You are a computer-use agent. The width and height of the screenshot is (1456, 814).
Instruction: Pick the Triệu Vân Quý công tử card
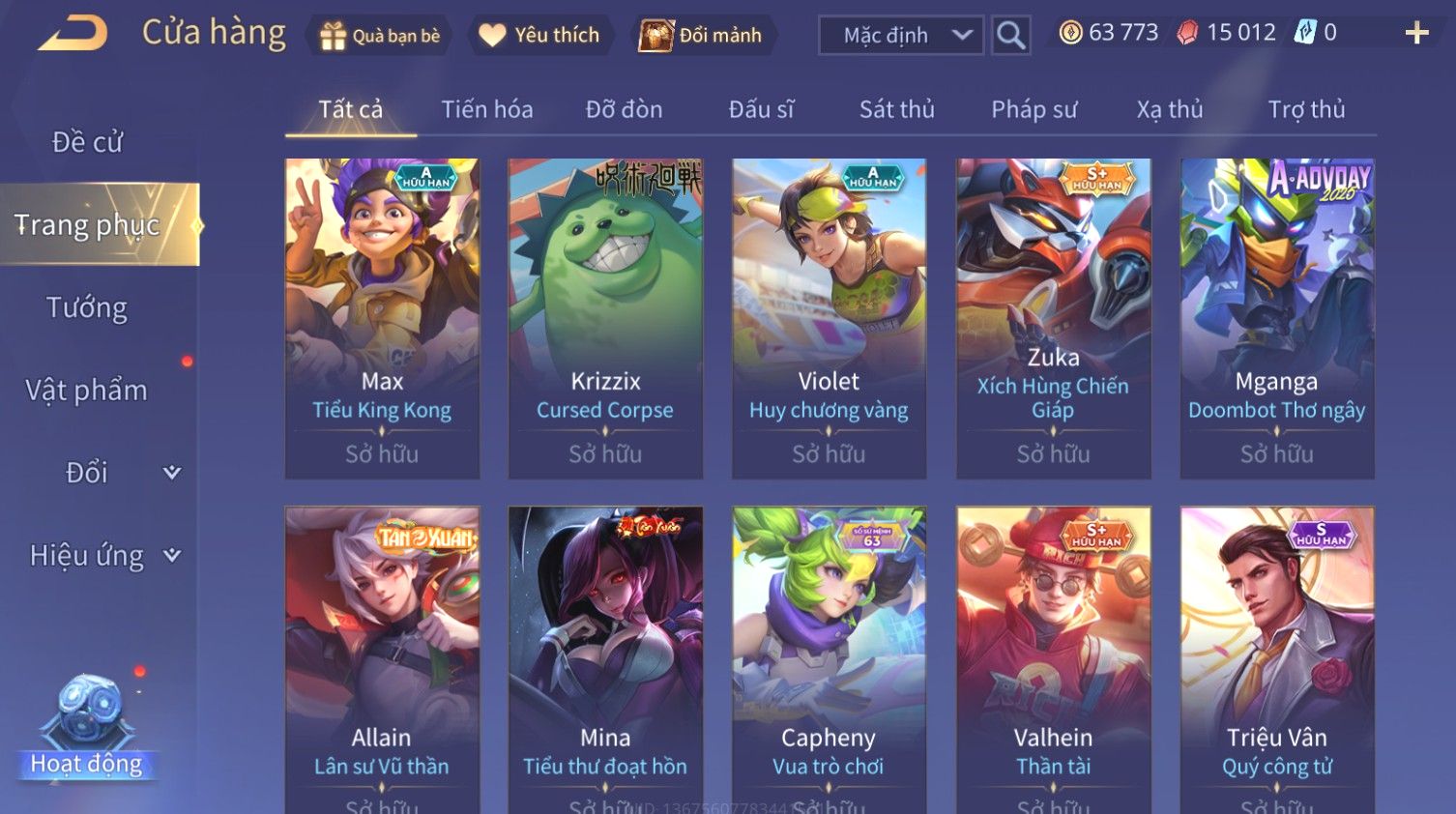[1276, 657]
